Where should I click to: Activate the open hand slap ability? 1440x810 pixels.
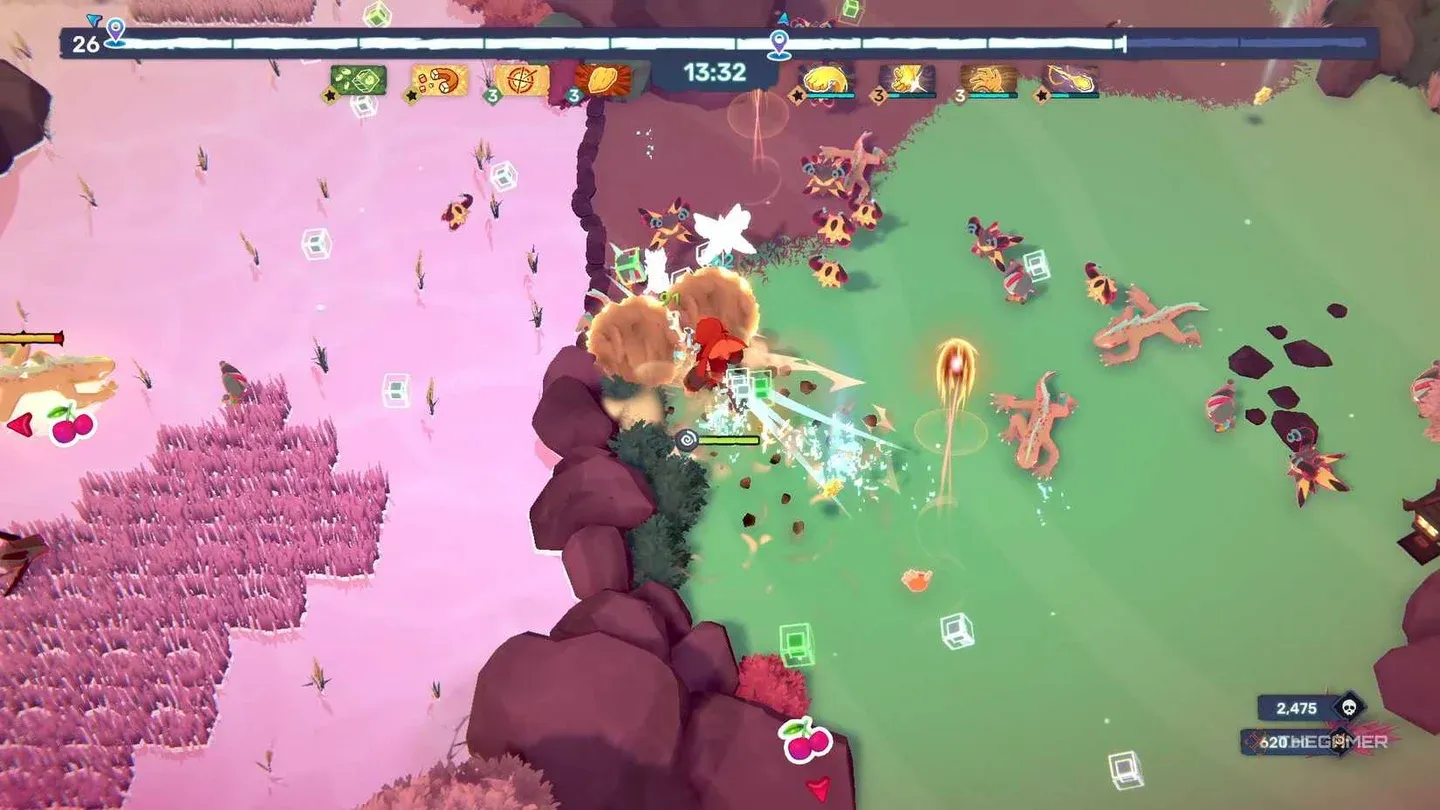[989, 80]
